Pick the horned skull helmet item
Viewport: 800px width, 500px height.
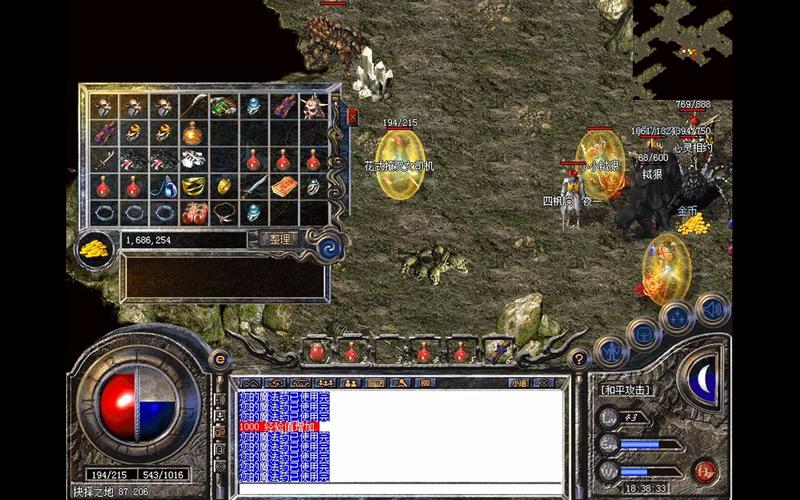314,106
